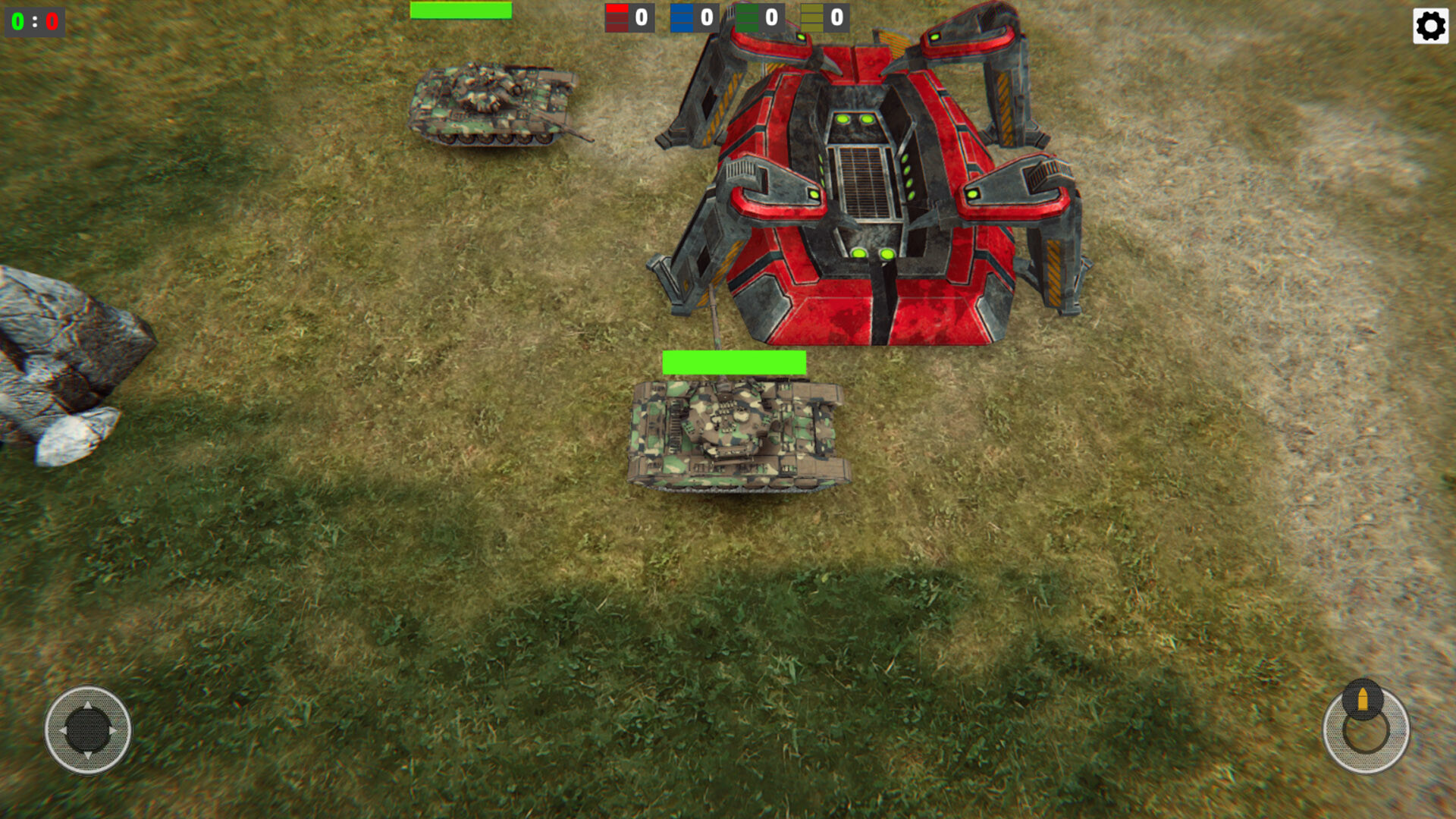
Task: Click the red team ammo counter icon
Action: coord(617,17)
